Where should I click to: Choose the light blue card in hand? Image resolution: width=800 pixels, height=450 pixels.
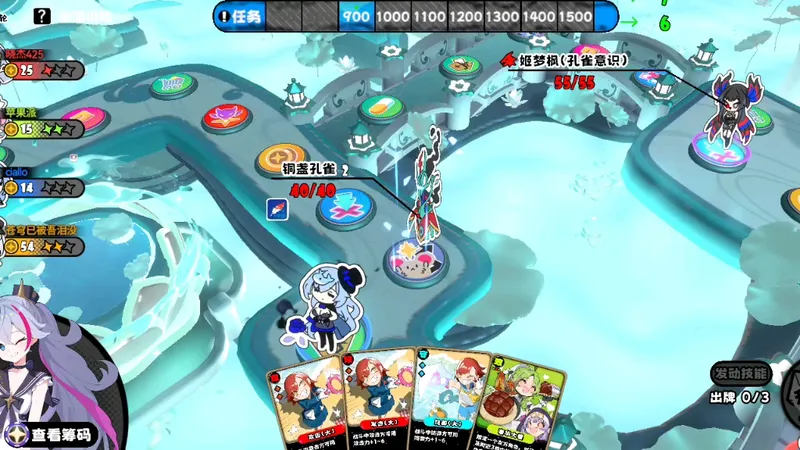tap(450, 400)
